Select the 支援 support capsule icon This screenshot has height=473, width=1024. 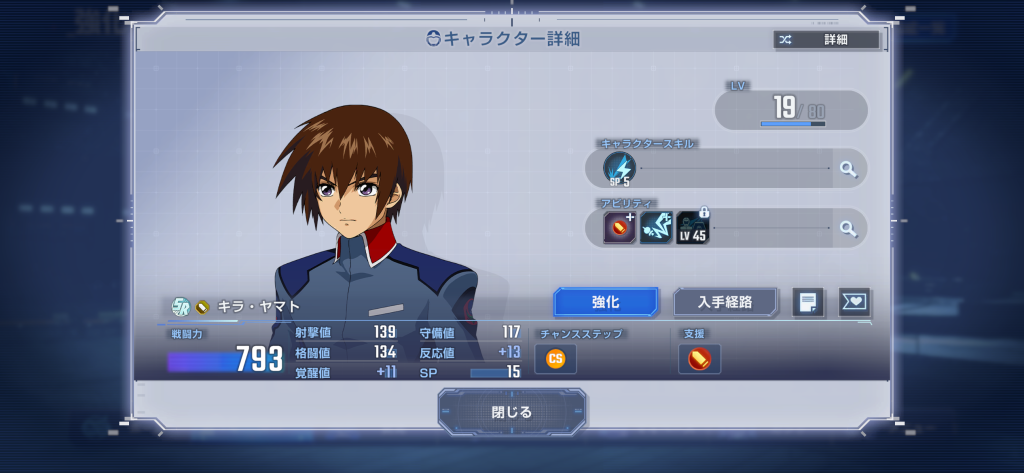tap(699, 358)
